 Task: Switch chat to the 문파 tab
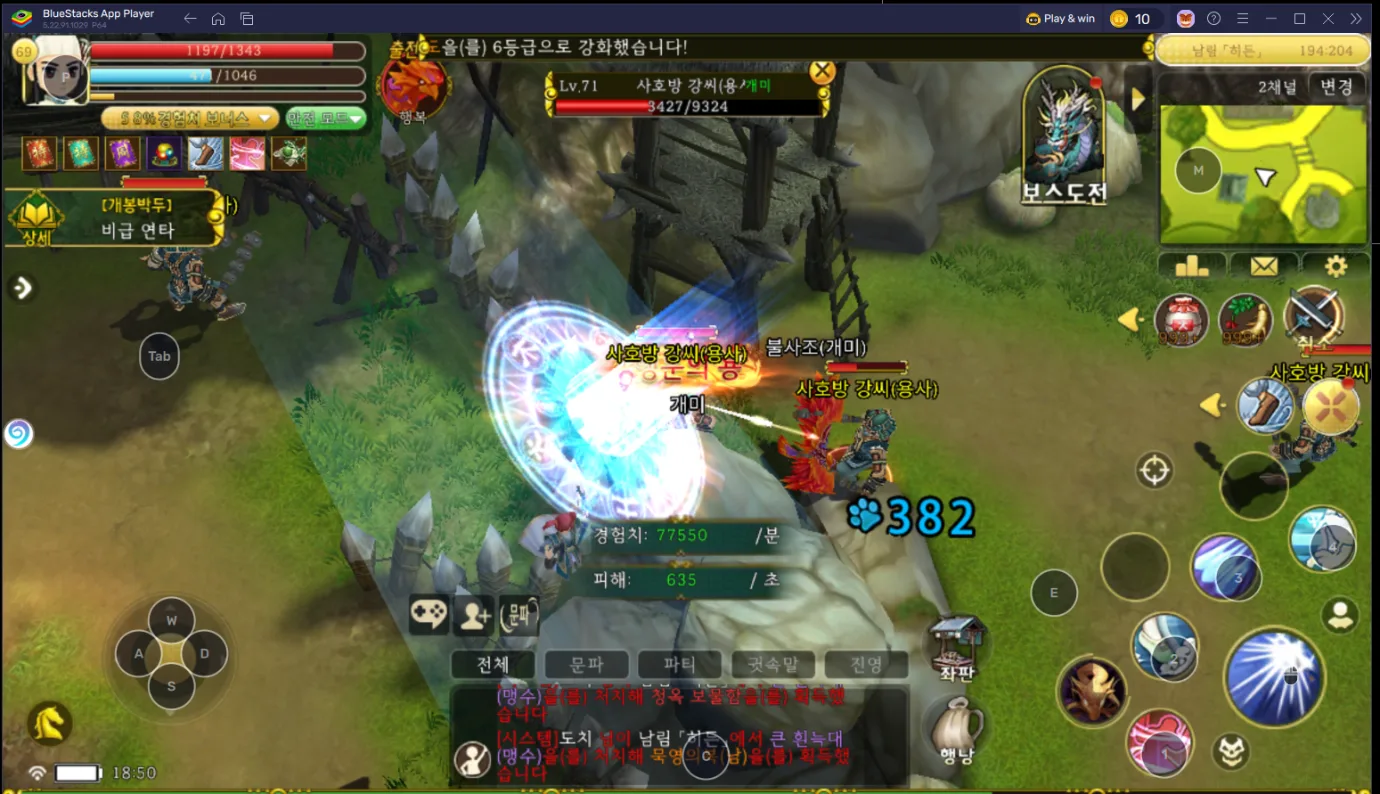[x=586, y=664]
